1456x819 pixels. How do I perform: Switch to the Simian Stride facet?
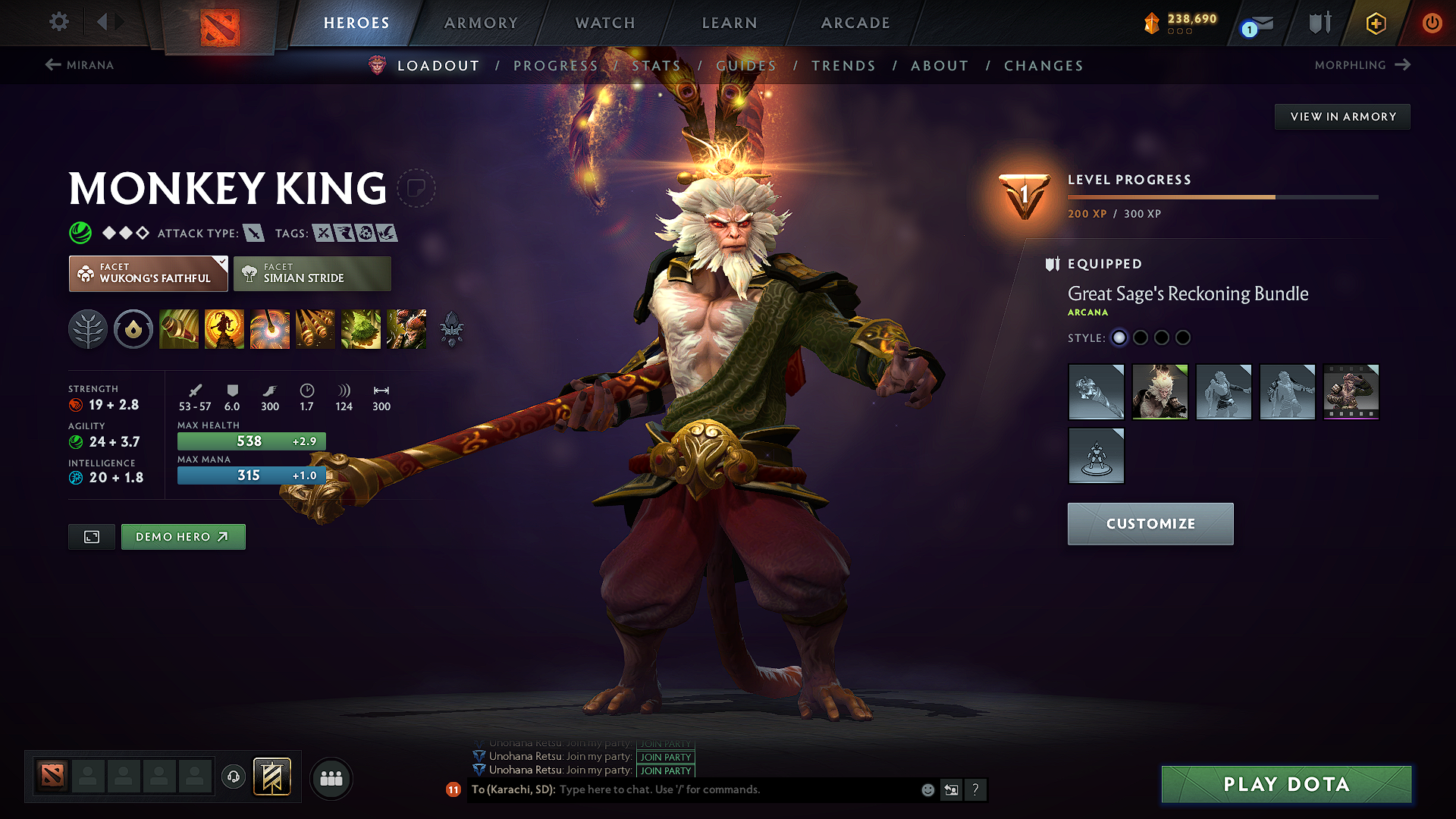pyautogui.click(x=312, y=274)
